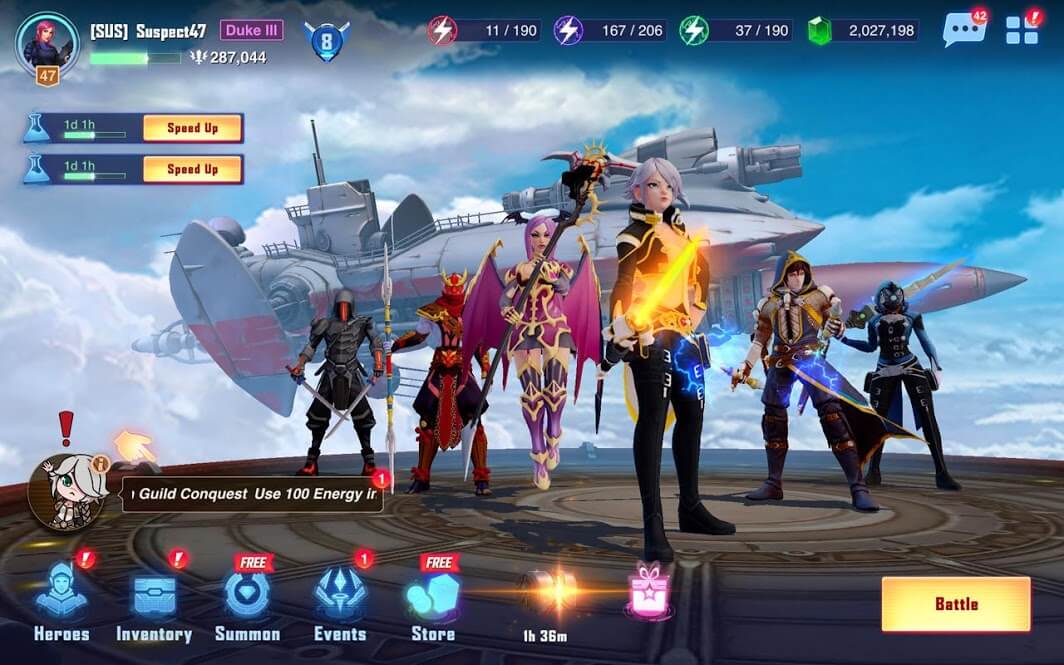Viewport: 1064px width, 665px height.
Task: Check the blue winged rank 8 badge
Action: coord(326,42)
